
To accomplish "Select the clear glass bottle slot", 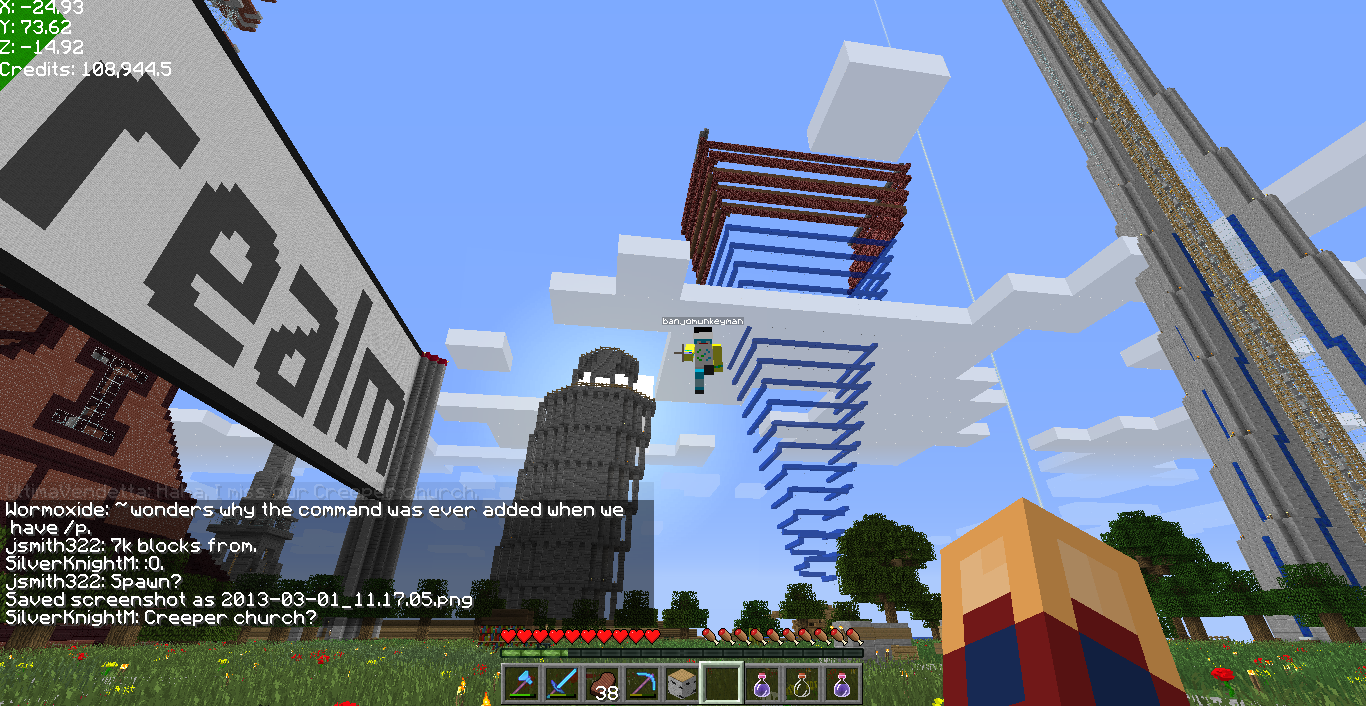I will pos(801,684).
